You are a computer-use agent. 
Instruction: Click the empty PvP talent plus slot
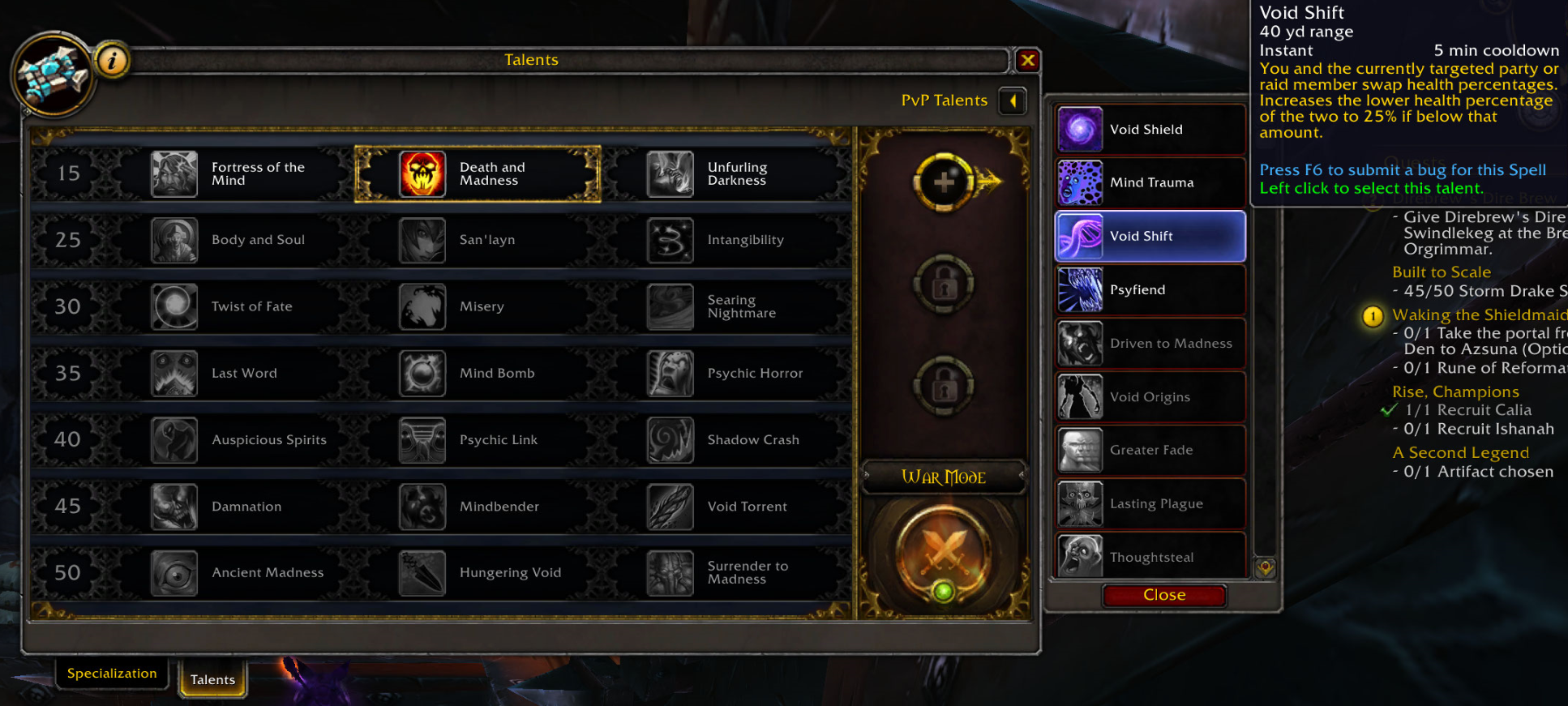944,182
